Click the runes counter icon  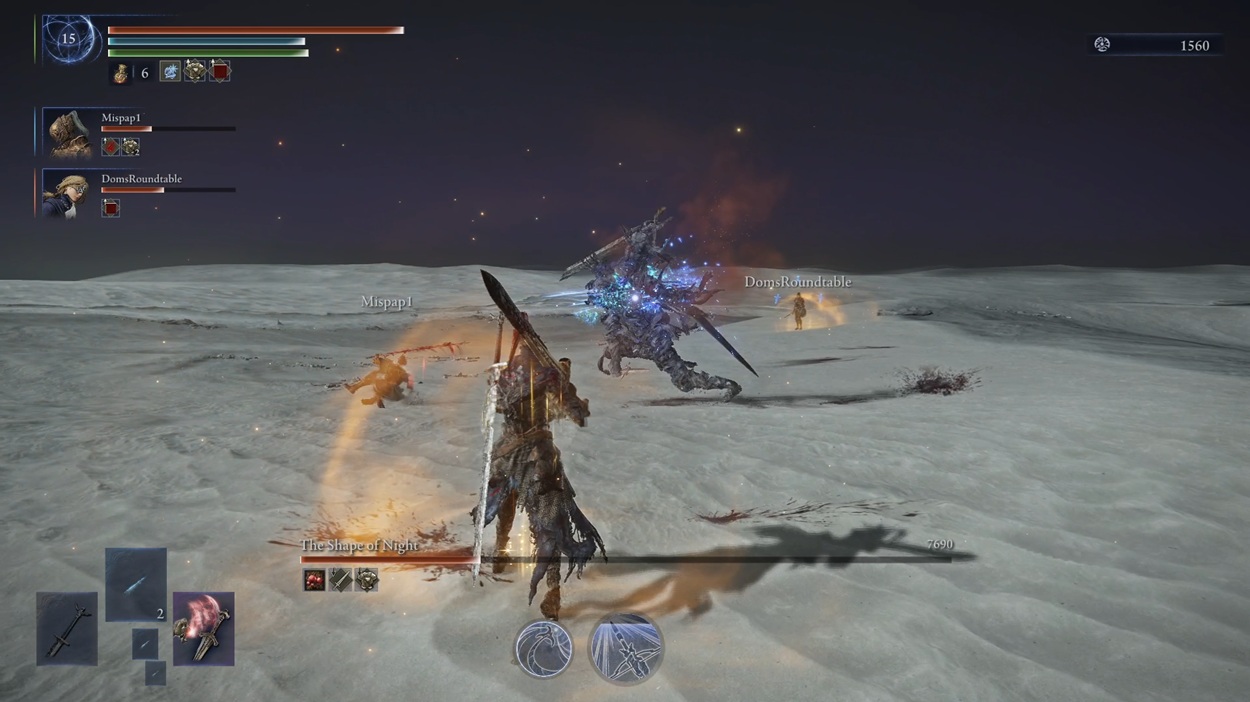[x=1102, y=45]
